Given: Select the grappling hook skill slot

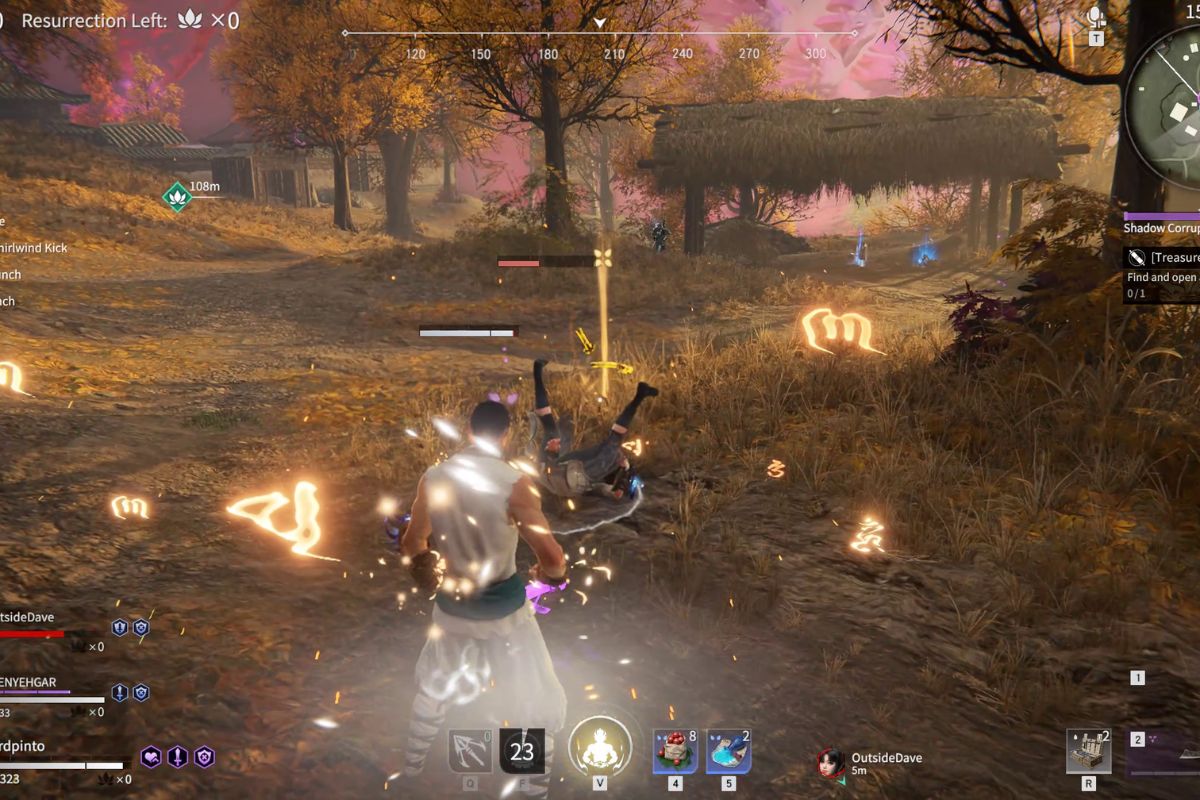Looking at the screenshot, I should click(x=469, y=751).
